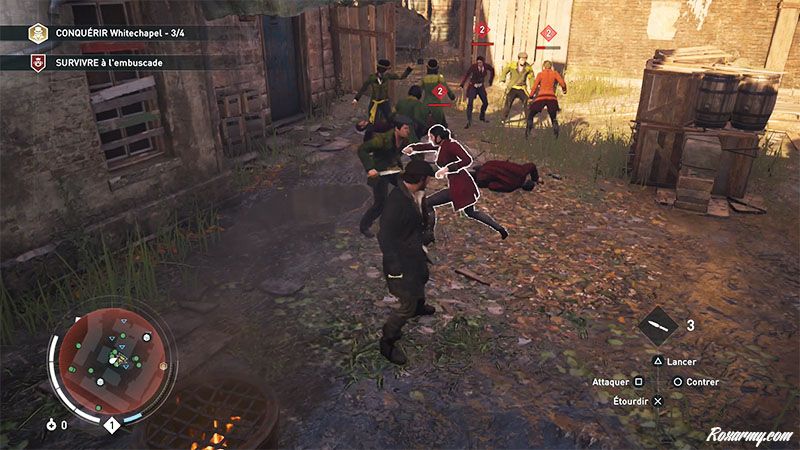This screenshot has width=800, height=450.
Task: Click the gold helmet icon beside CONQUÉRIR
Action: click(x=38, y=33)
